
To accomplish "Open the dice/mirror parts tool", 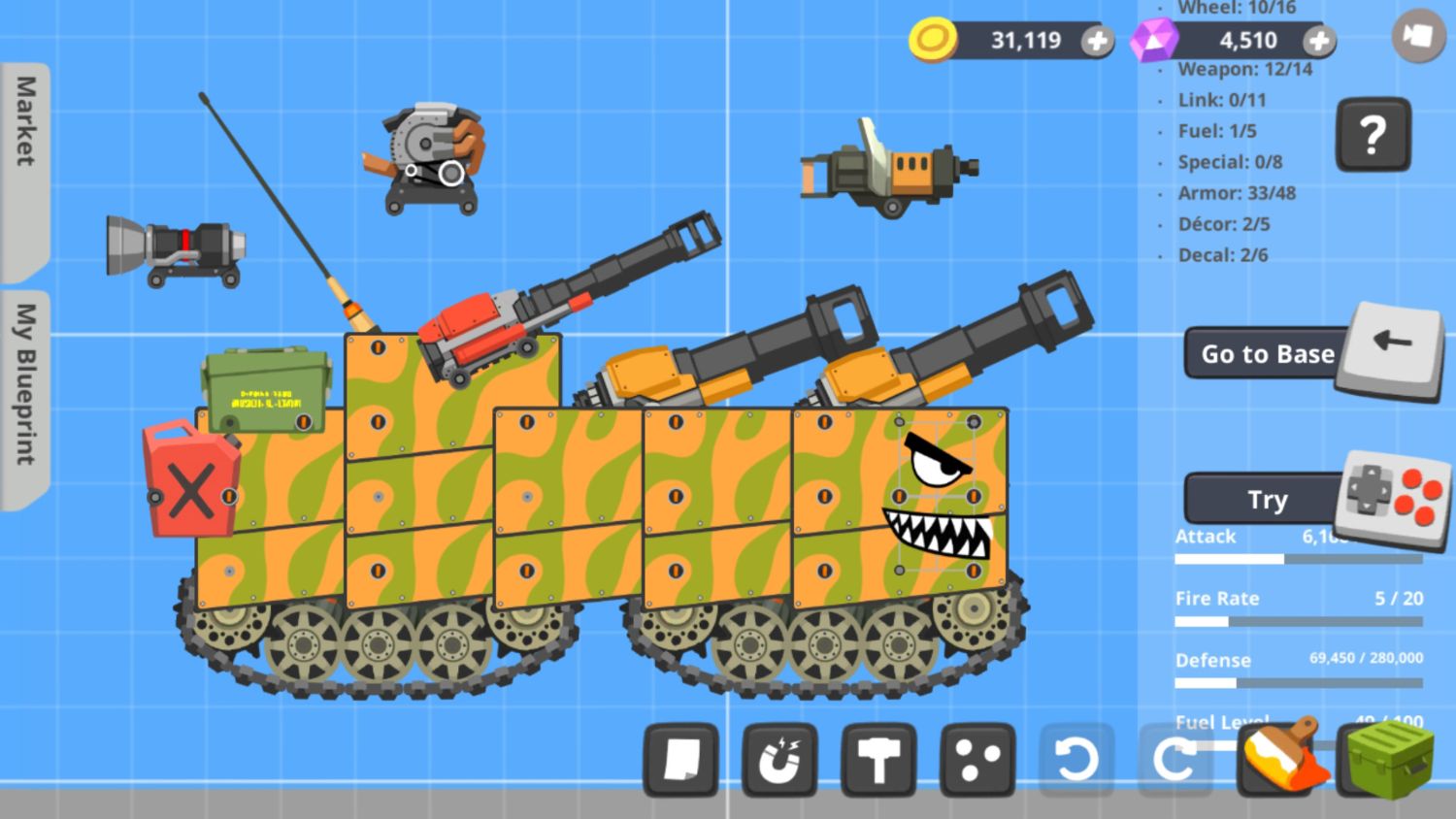I will (977, 761).
